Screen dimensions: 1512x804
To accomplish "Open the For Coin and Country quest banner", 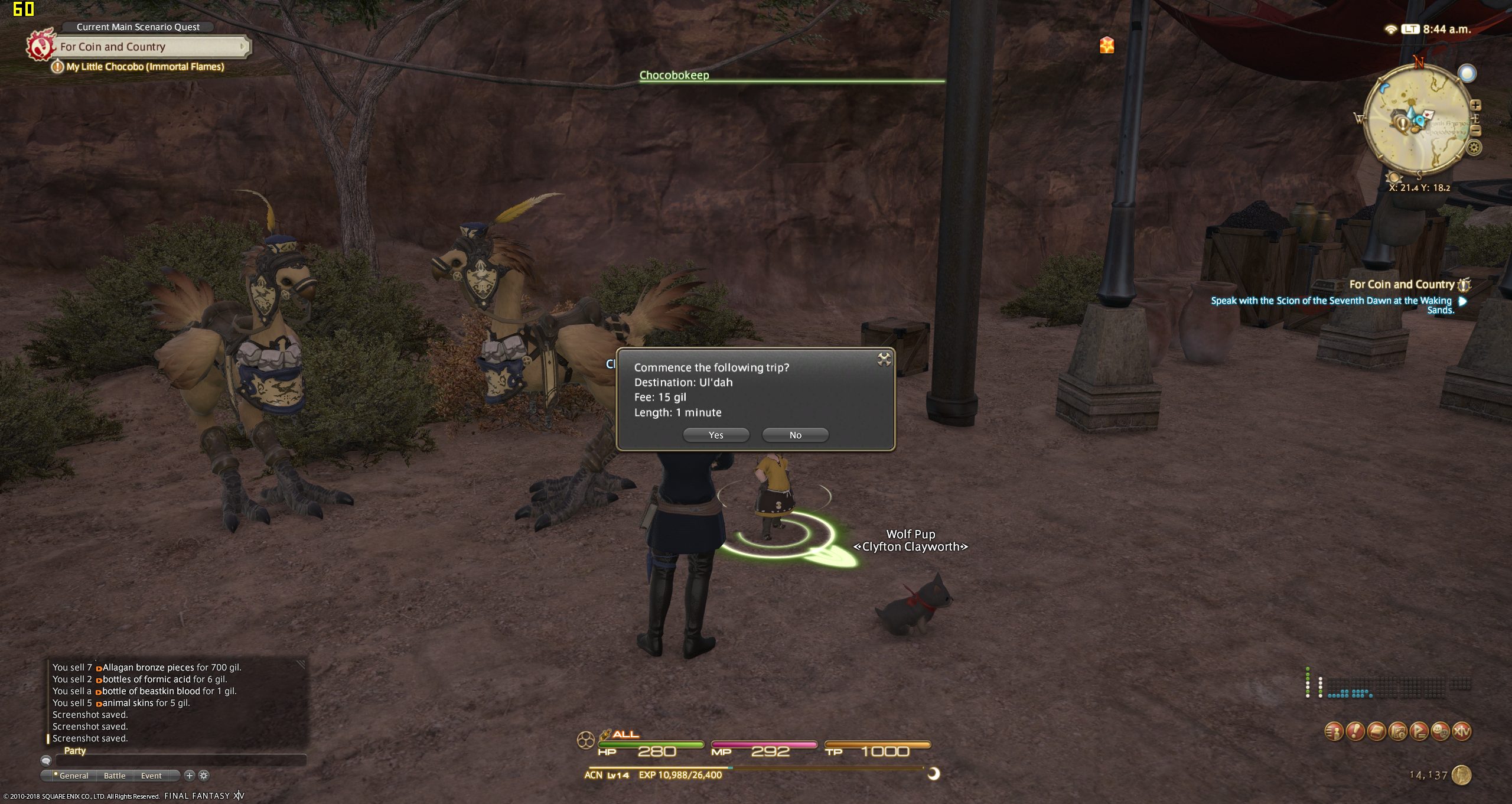I will click(x=151, y=47).
